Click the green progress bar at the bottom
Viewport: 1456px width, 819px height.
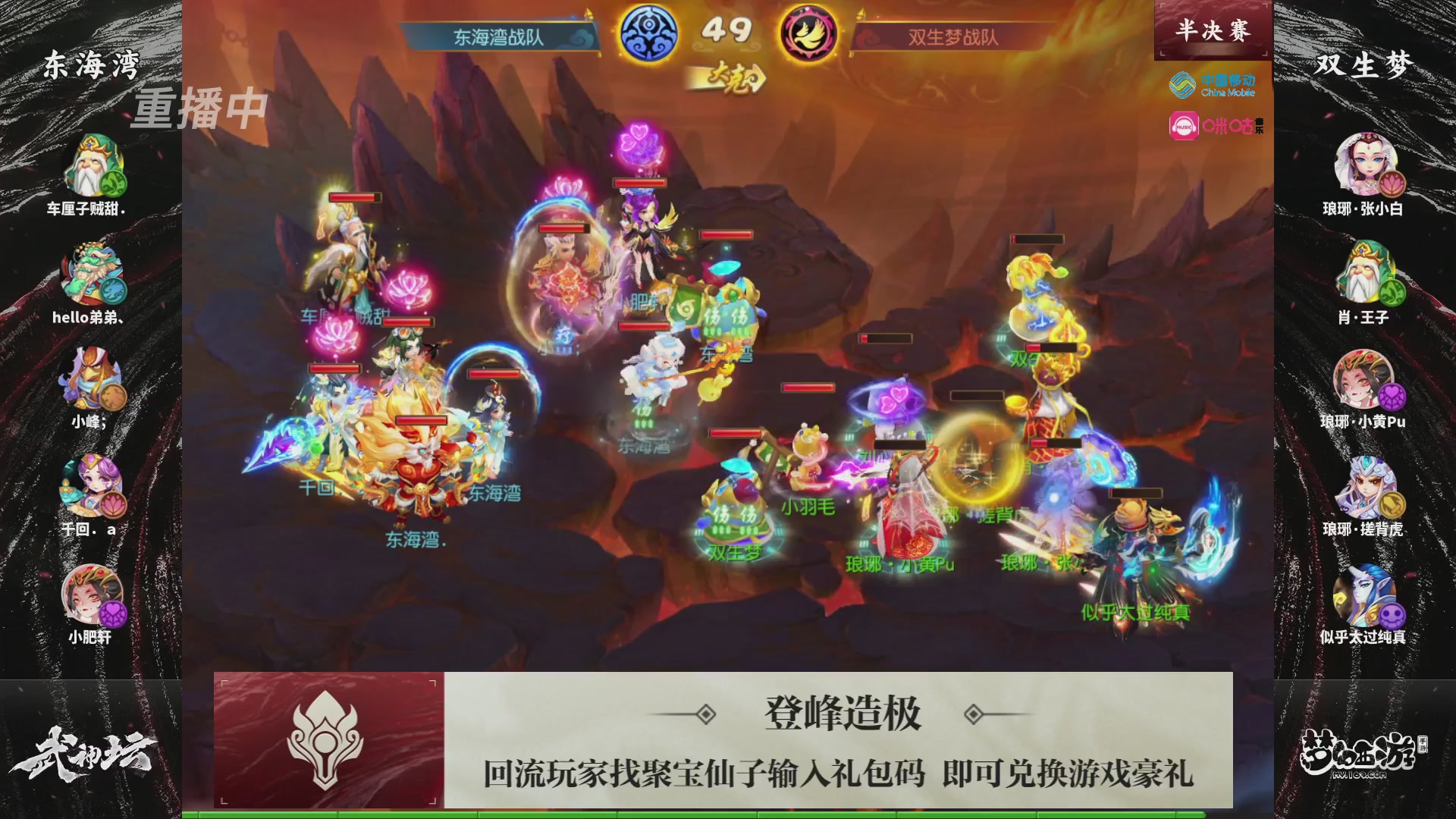728,813
